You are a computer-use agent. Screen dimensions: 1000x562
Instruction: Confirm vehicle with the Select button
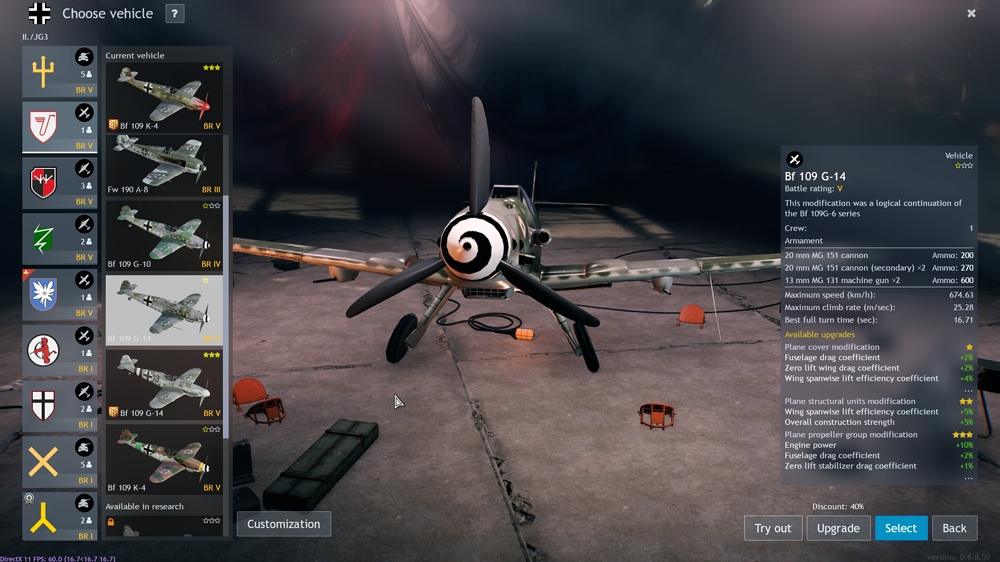pyautogui.click(x=900, y=528)
